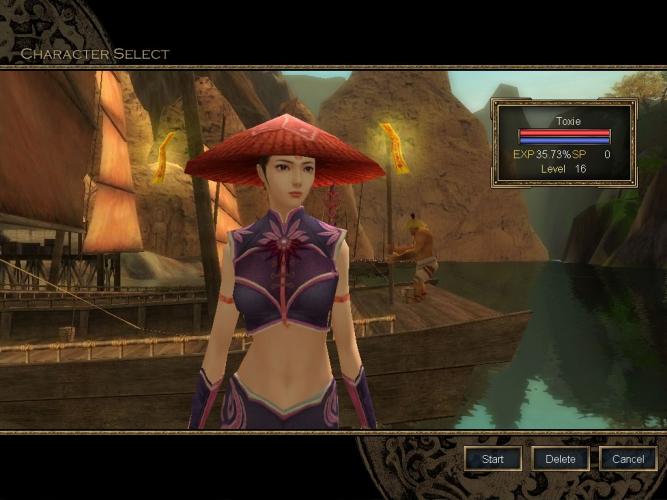The width and height of the screenshot is (667, 500).
Task: Select the Toxie character info panel
Action: [564, 142]
